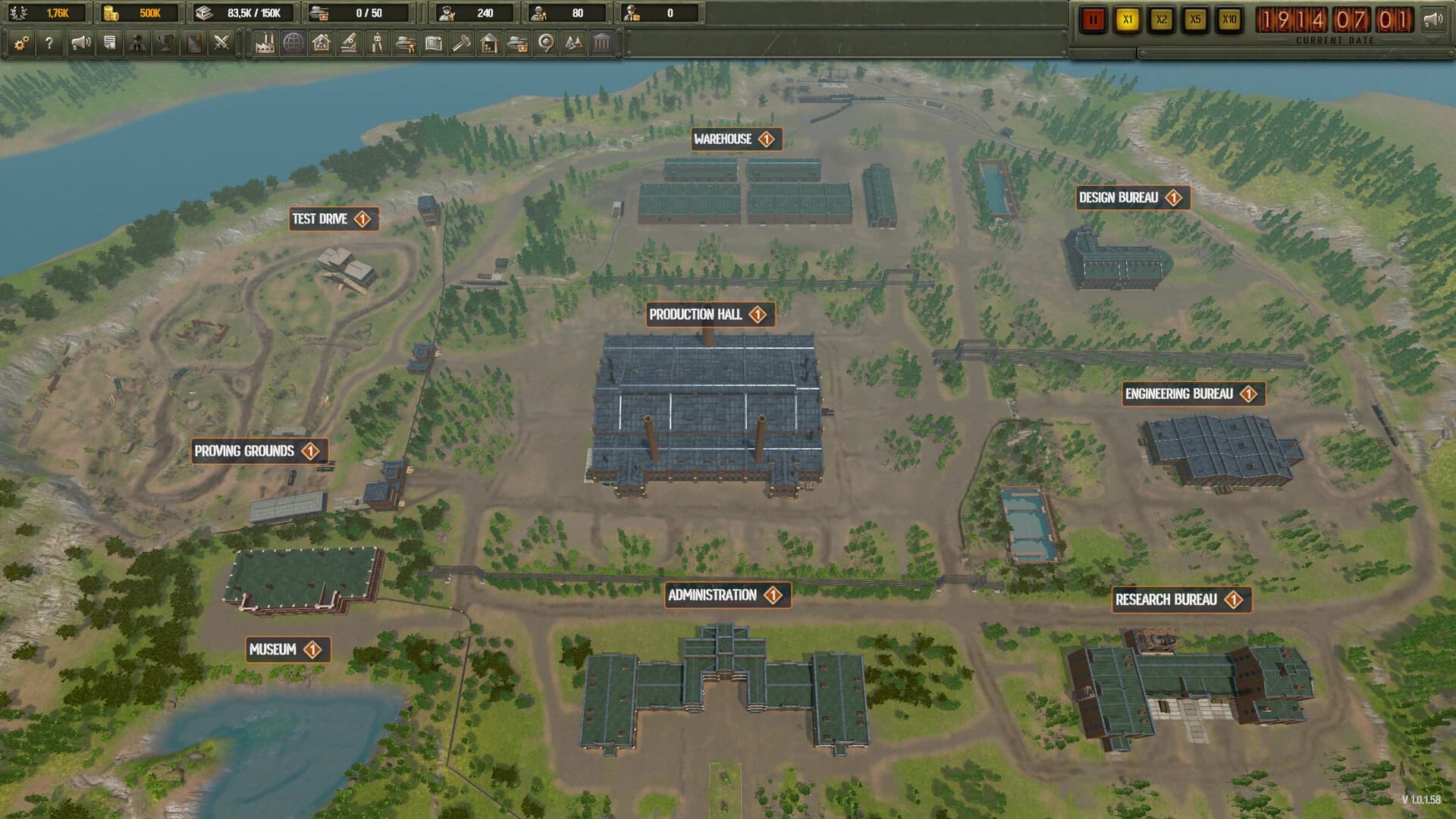The height and width of the screenshot is (819, 1456).
Task: Open the spy intelligence icon
Action: coord(138,43)
